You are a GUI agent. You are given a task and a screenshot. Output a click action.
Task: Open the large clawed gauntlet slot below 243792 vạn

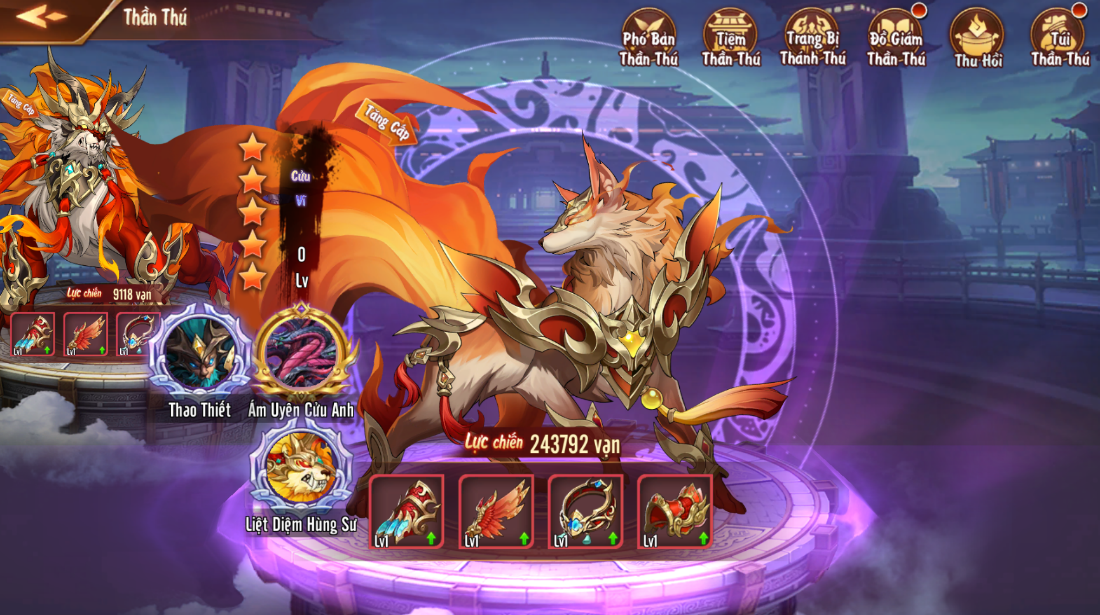coord(406,512)
